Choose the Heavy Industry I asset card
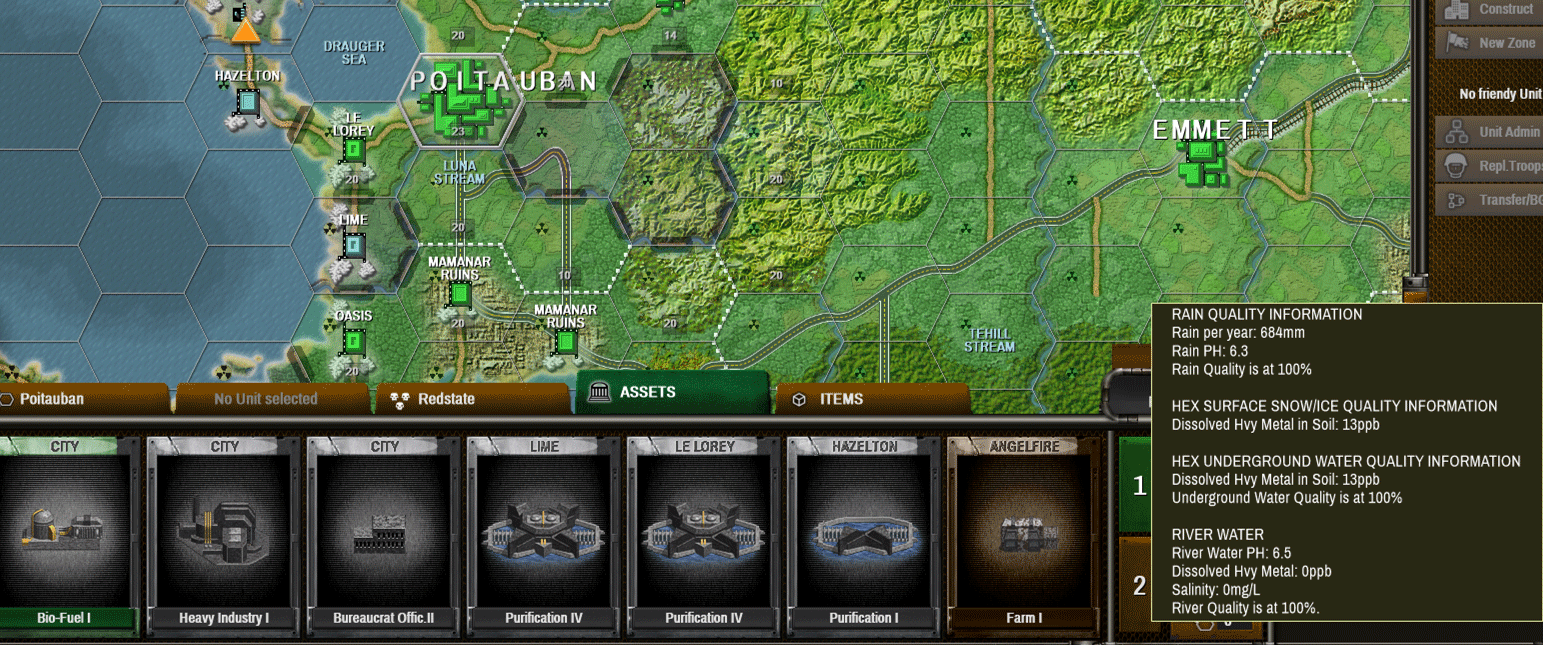This screenshot has width=1543, height=645. 224,535
